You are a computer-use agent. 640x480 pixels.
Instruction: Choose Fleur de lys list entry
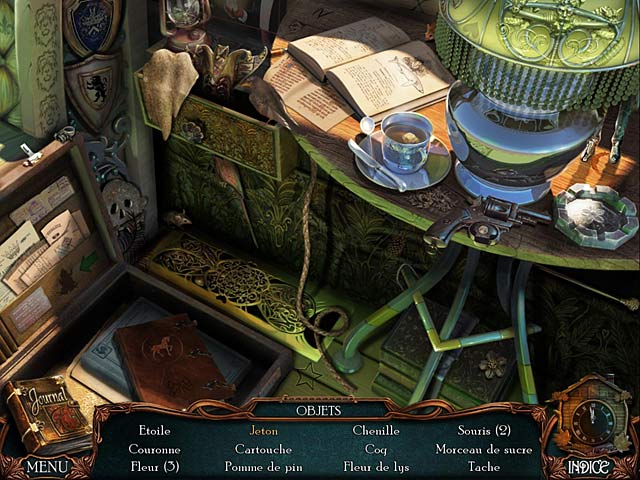tap(375, 467)
